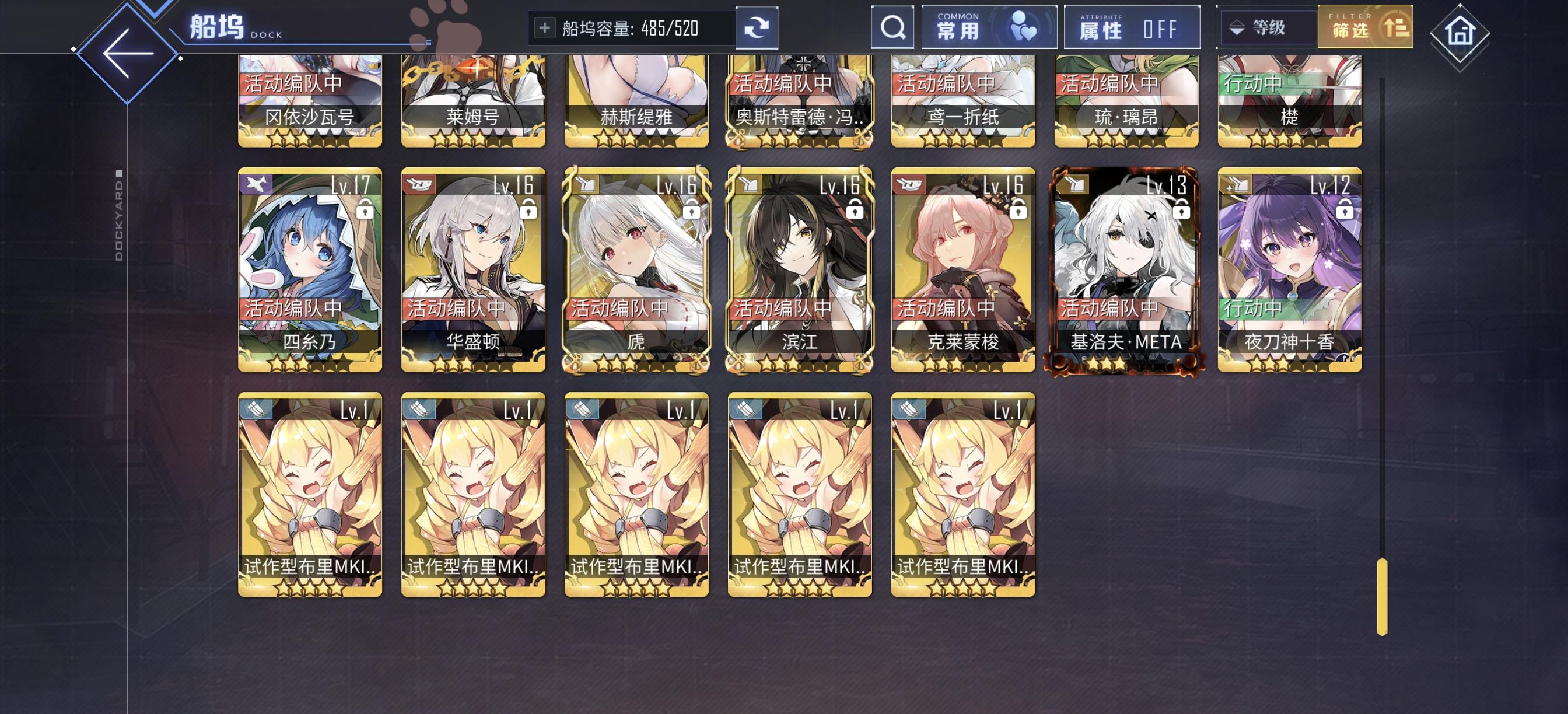Viewport: 1568px width, 714px height.
Task: Click the plus icon to expand dock capacity
Action: (x=545, y=28)
